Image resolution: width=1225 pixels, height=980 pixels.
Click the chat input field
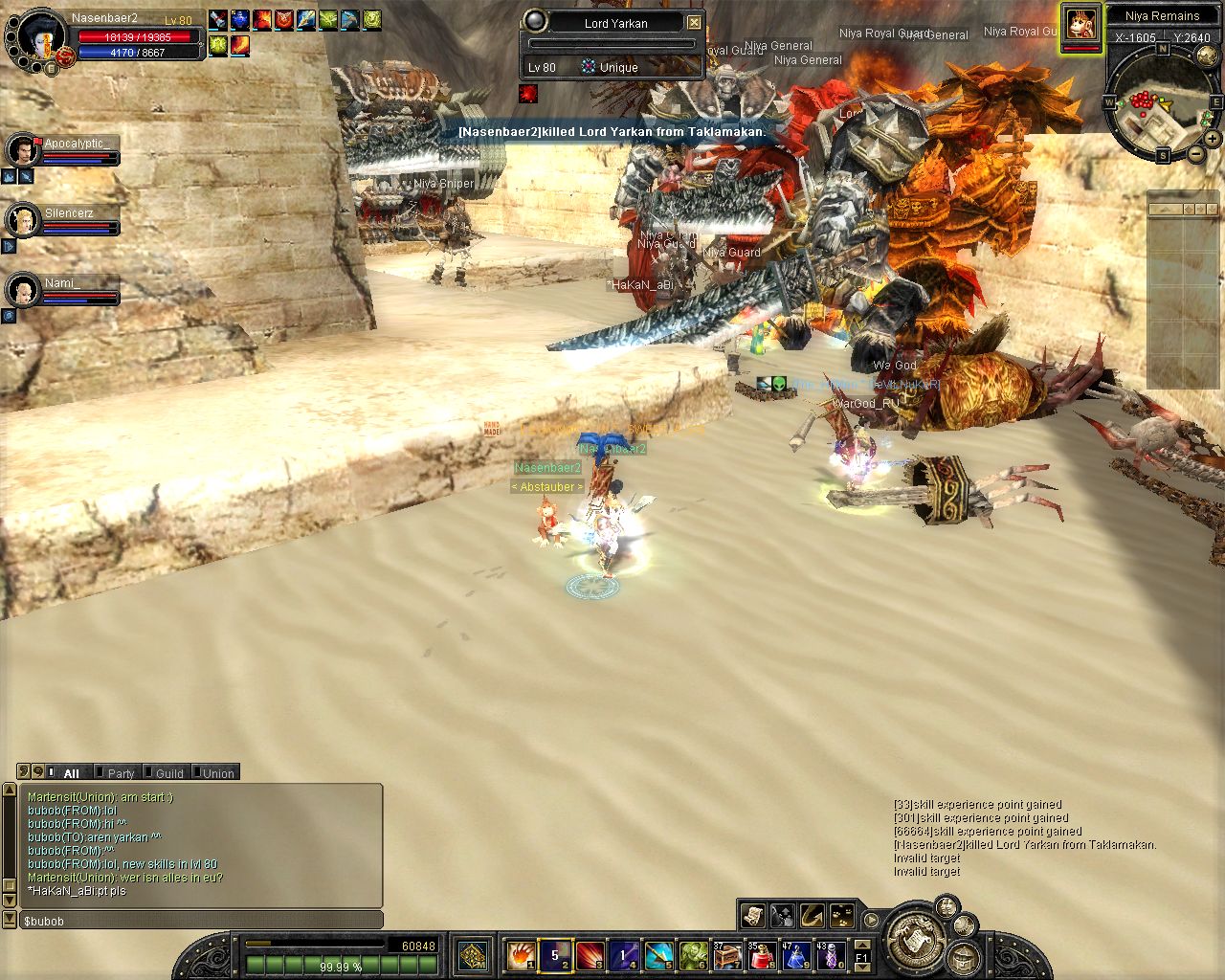point(201,921)
